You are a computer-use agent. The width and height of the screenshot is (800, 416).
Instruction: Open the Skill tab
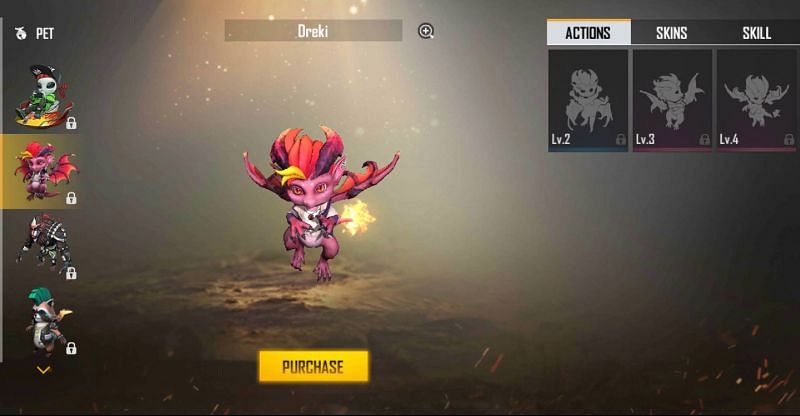[x=756, y=33]
